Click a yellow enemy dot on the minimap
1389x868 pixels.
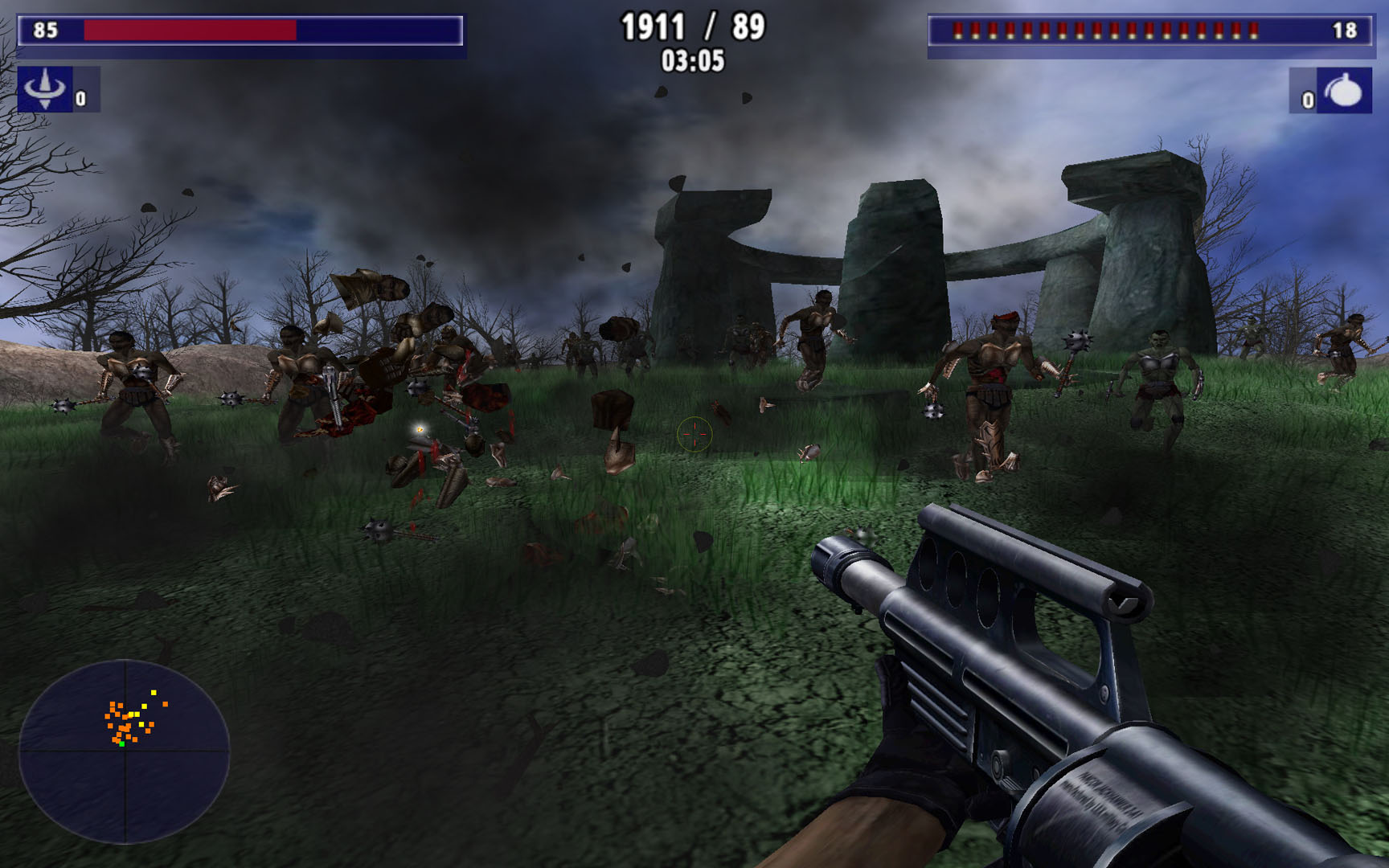pyautogui.click(x=154, y=692)
